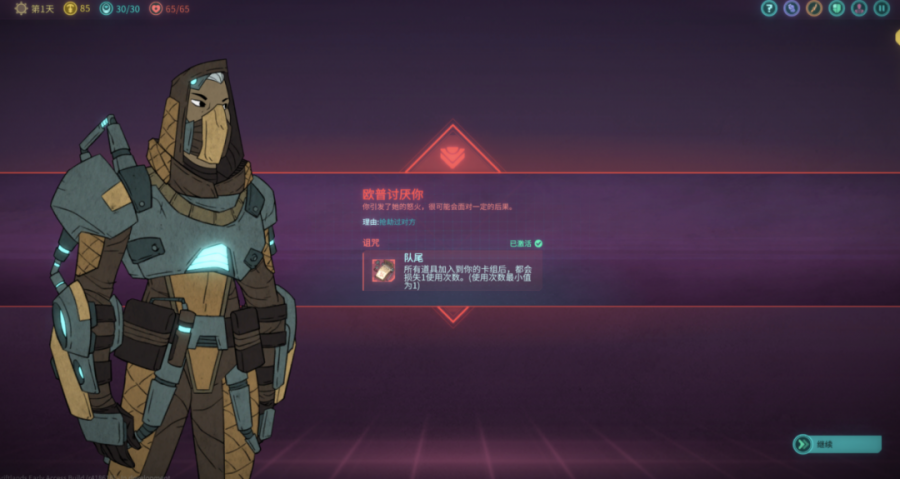This screenshot has height=479, width=900.
Task: Click the orange blade icon in the top bar
Action: click(814, 9)
